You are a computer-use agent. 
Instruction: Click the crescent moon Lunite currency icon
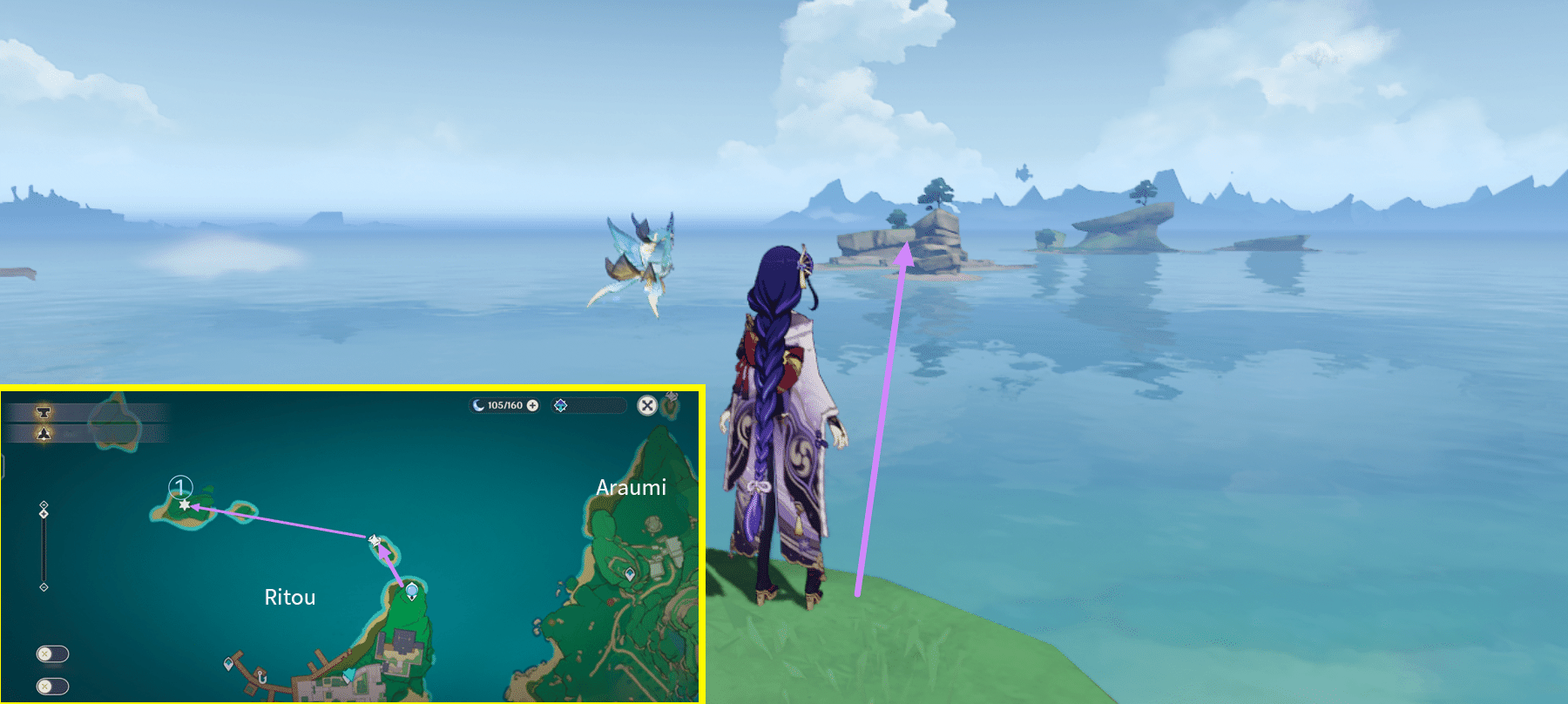[478, 406]
